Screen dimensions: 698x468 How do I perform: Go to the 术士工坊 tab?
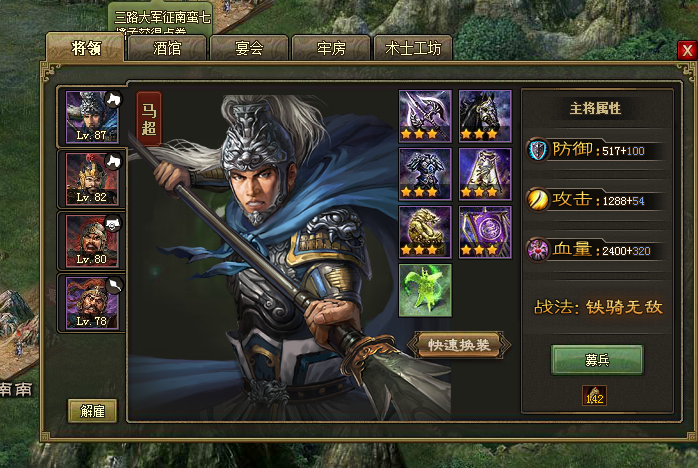(412, 47)
